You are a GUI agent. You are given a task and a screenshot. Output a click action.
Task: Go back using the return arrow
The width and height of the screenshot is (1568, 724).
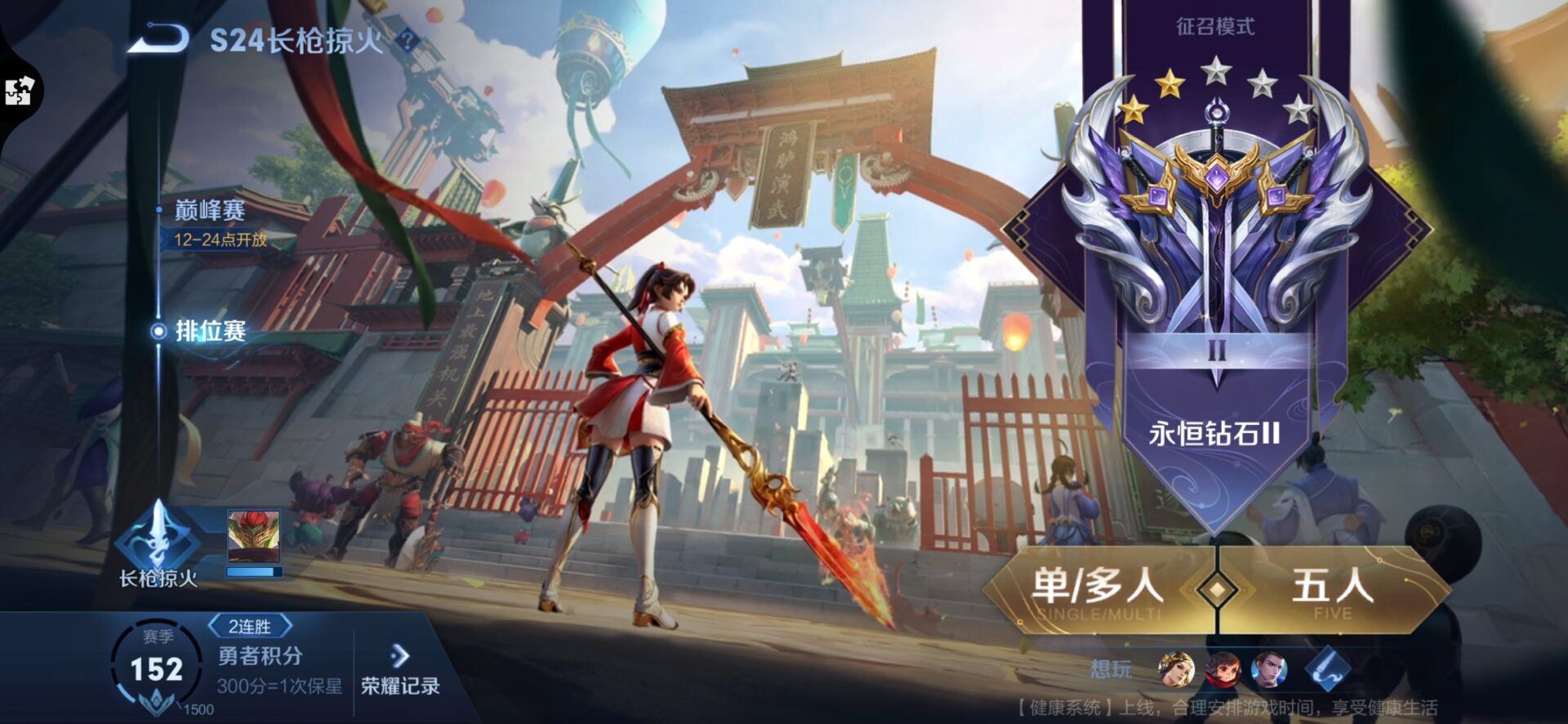pos(159,39)
